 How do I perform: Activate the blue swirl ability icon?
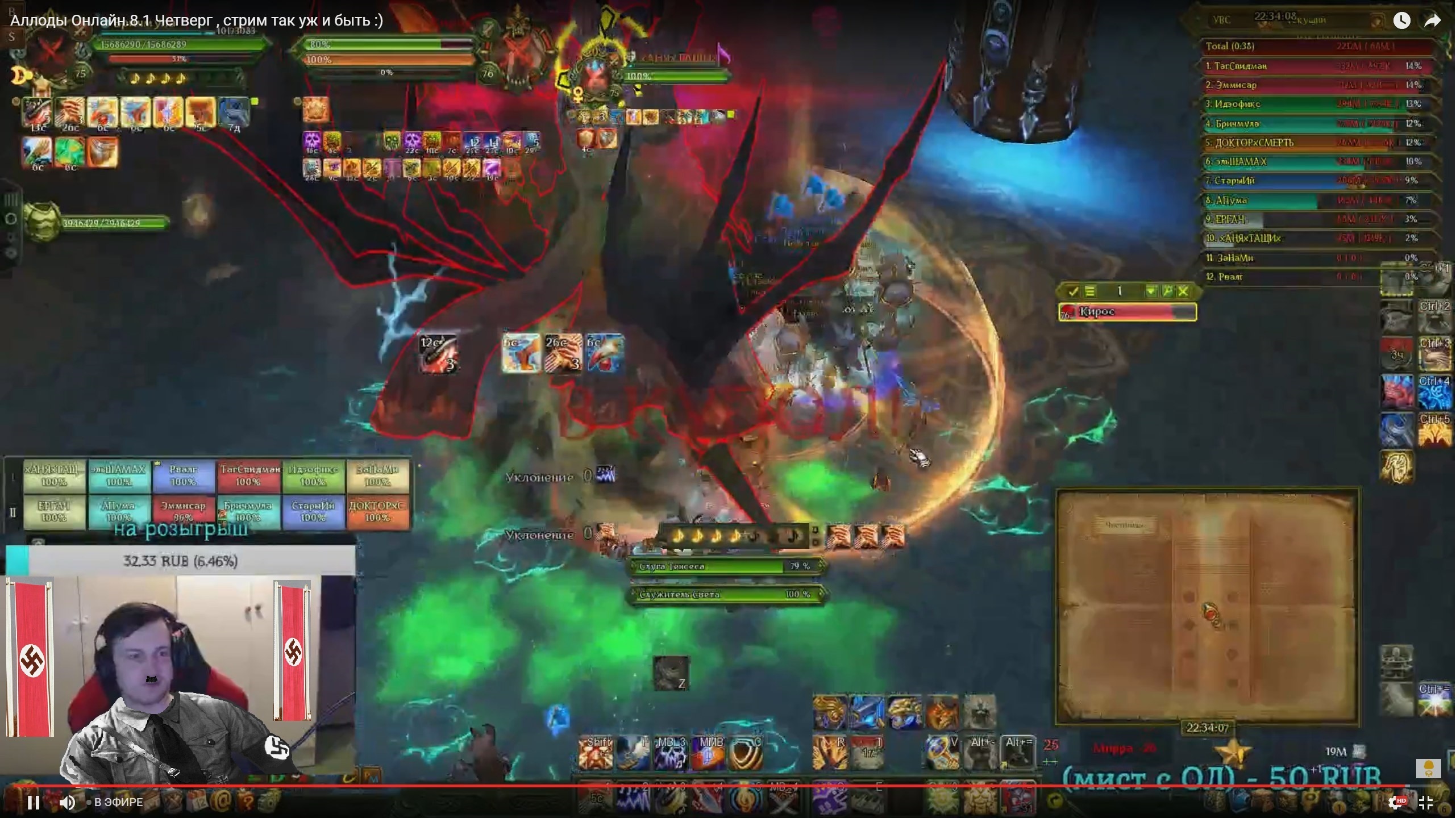click(1397, 430)
